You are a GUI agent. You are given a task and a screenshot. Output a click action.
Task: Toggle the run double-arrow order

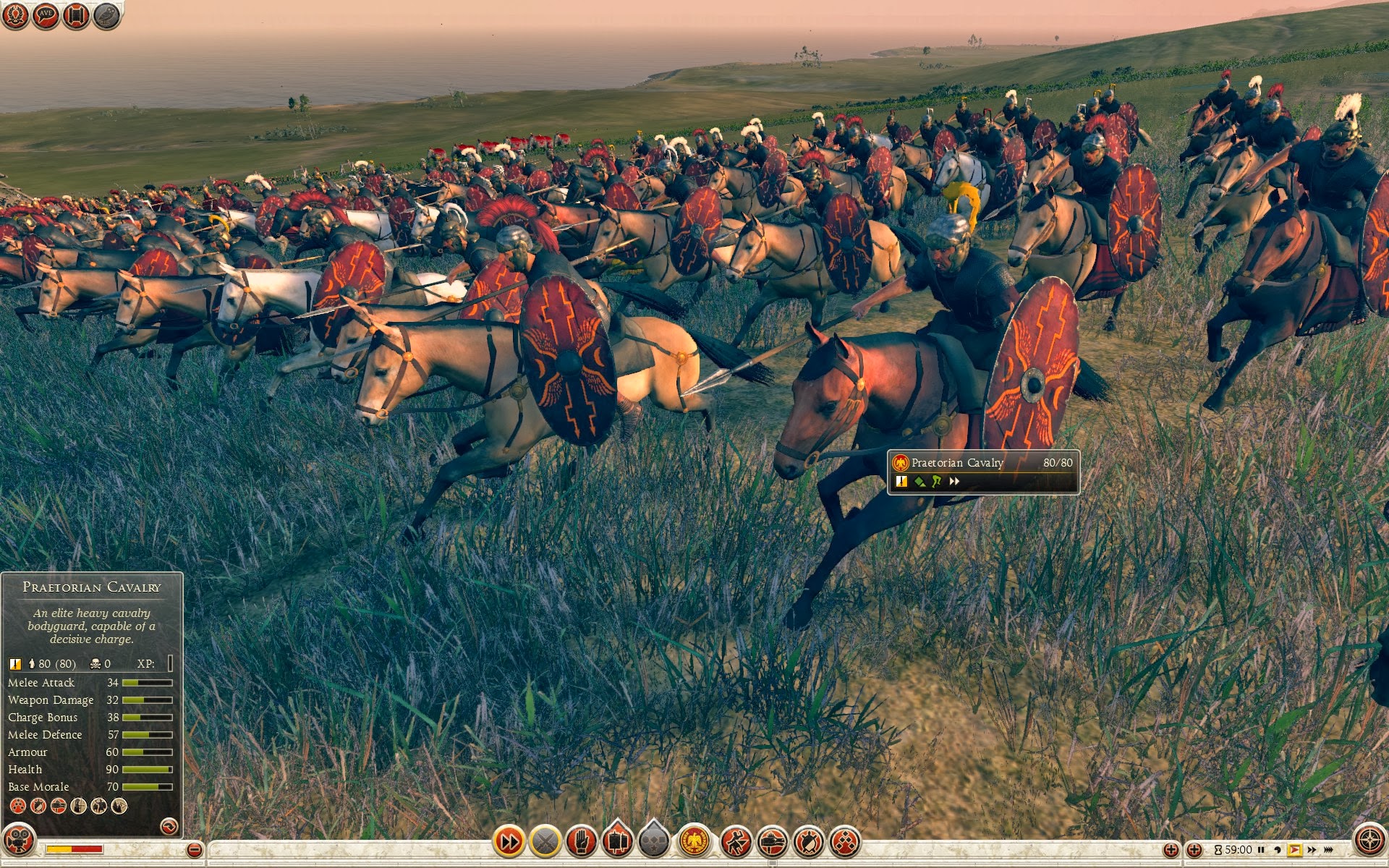click(x=509, y=841)
